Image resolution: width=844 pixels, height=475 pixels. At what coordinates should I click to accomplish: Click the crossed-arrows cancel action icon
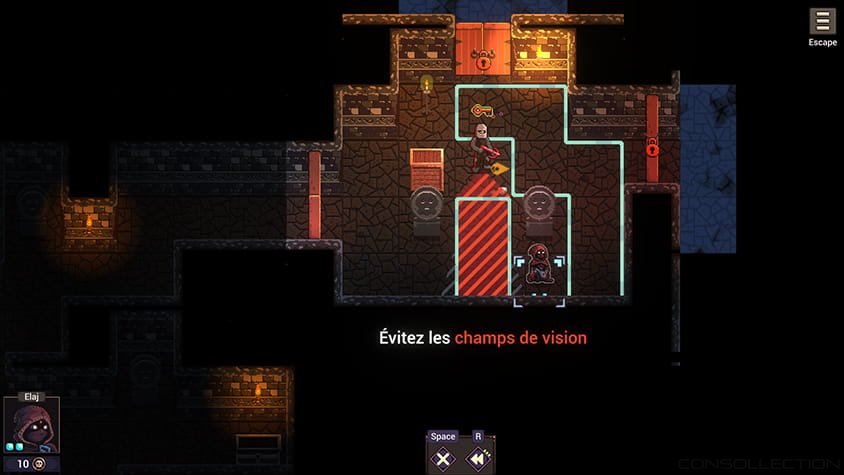[x=443, y=459]
